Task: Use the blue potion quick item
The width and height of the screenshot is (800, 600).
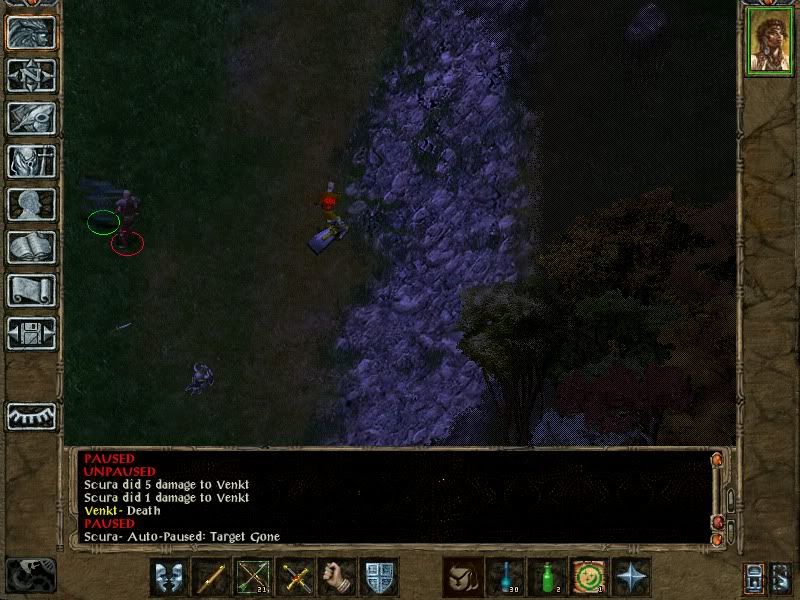Action: 505,577
